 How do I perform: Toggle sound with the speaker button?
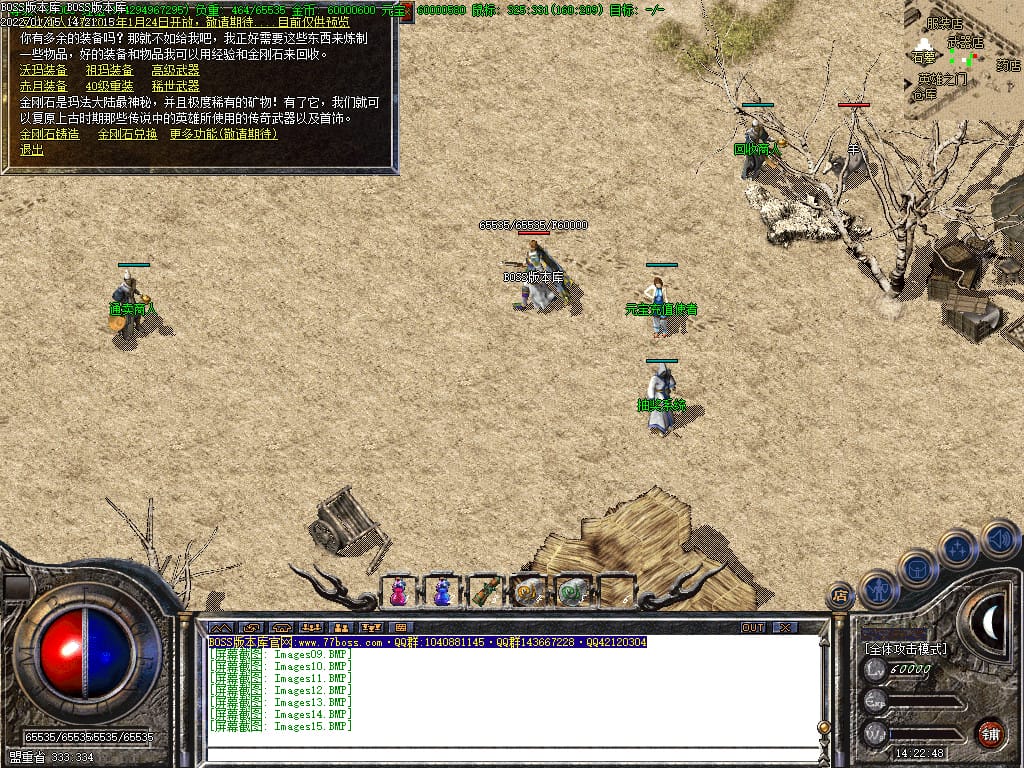point(998,540)
